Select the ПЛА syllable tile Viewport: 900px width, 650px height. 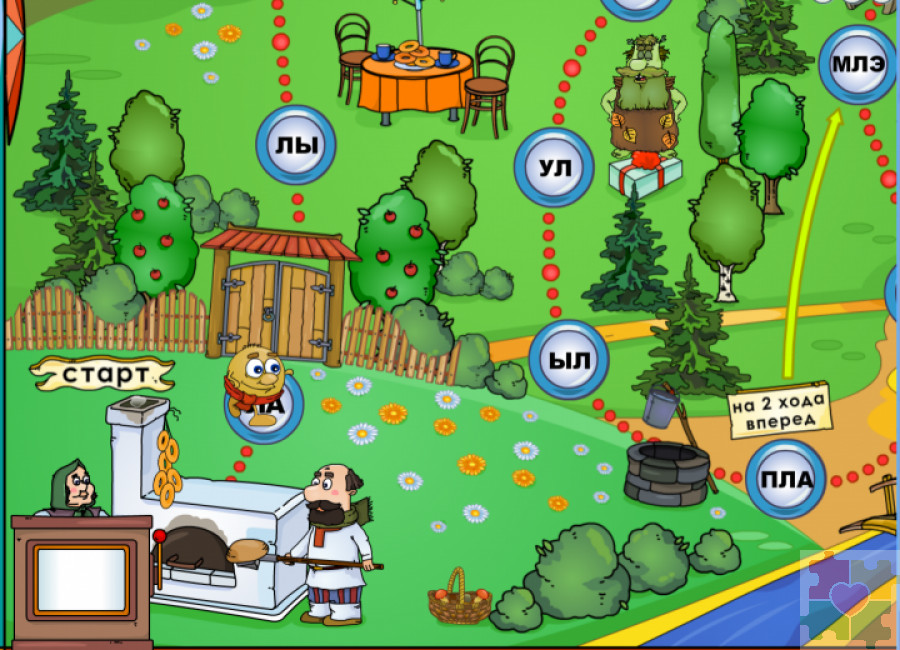click(x=786, y=479)
